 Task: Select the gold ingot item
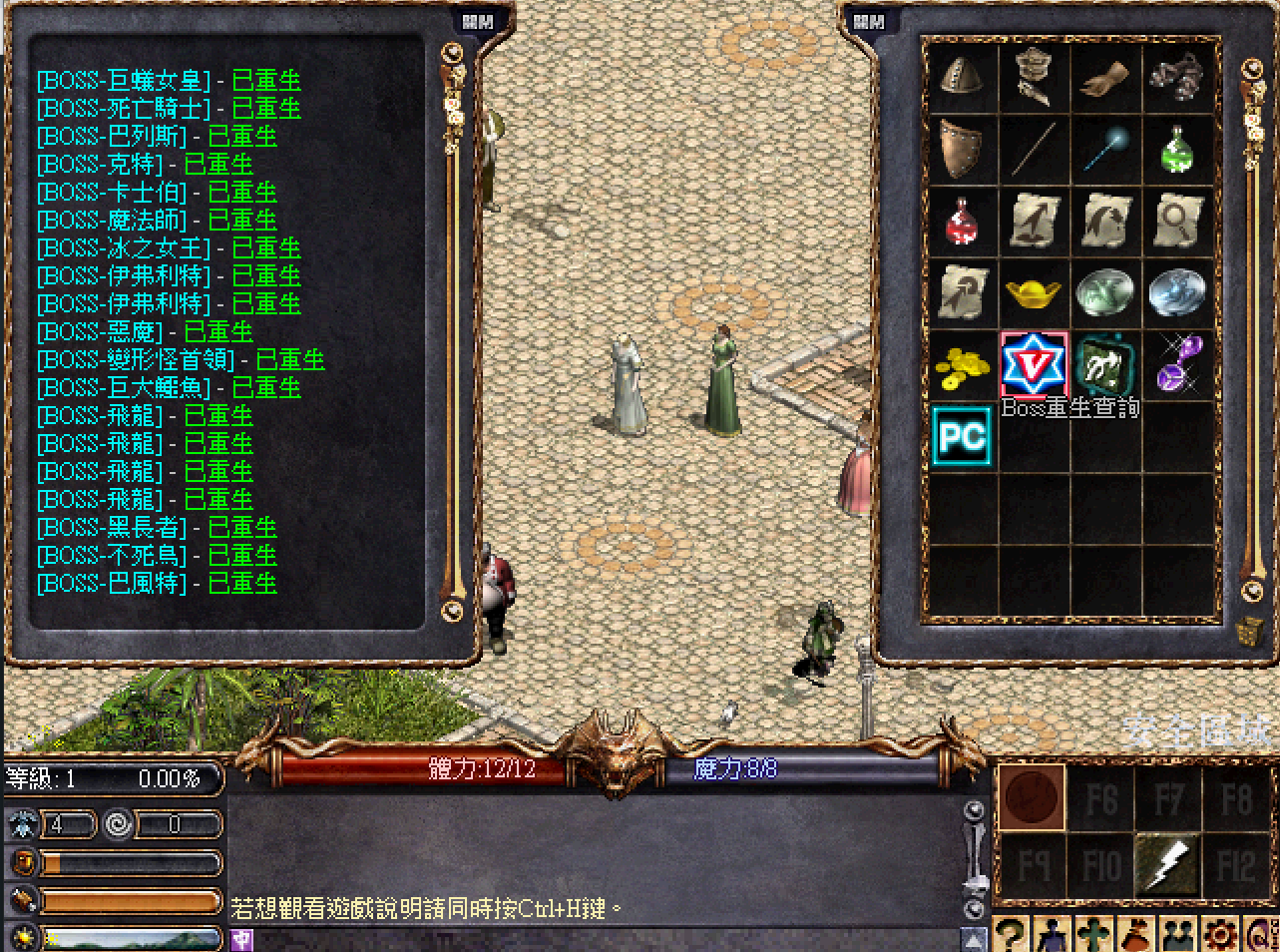click(1033, 293)
